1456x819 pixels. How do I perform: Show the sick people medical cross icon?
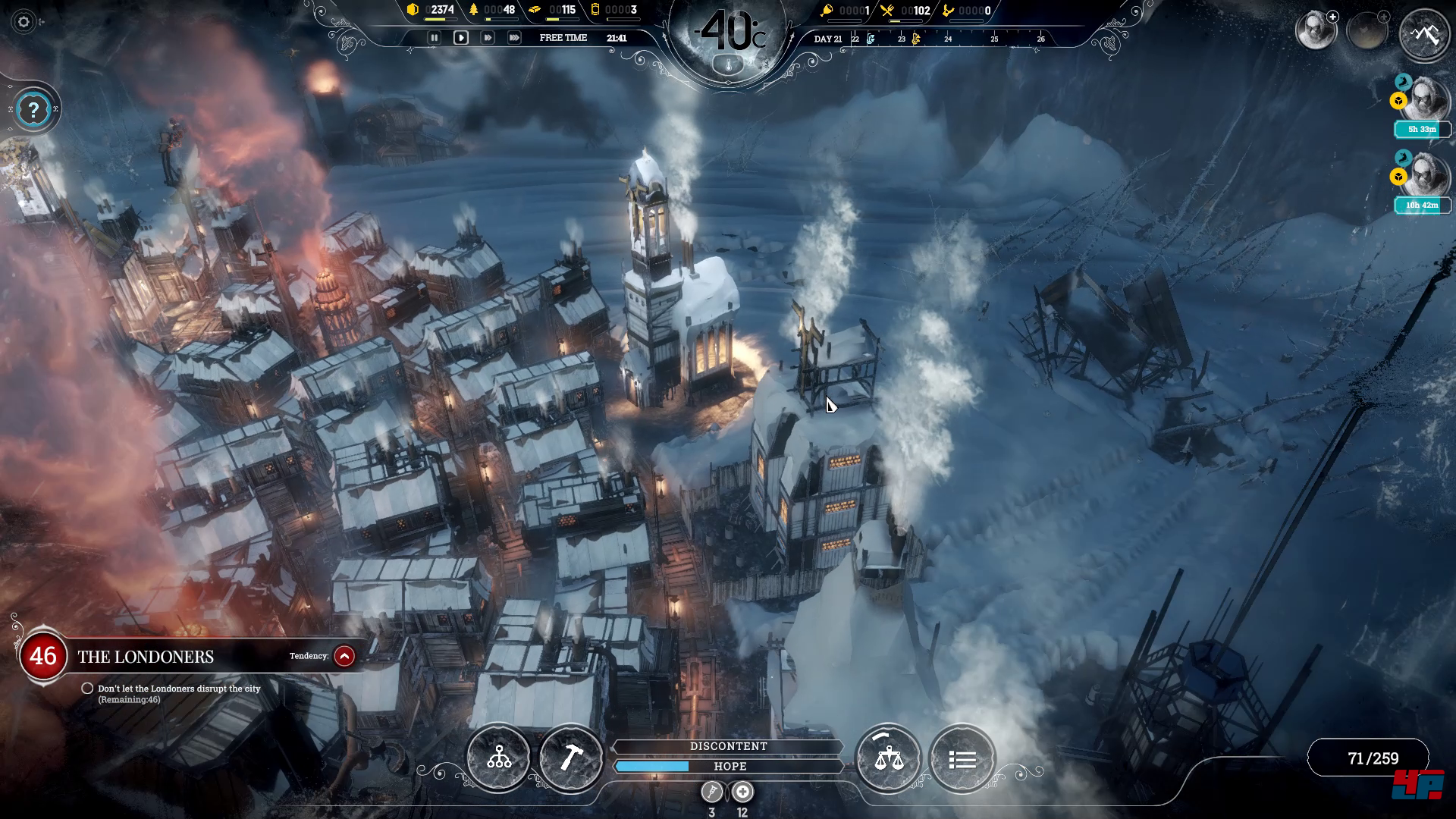click(742, 792)
